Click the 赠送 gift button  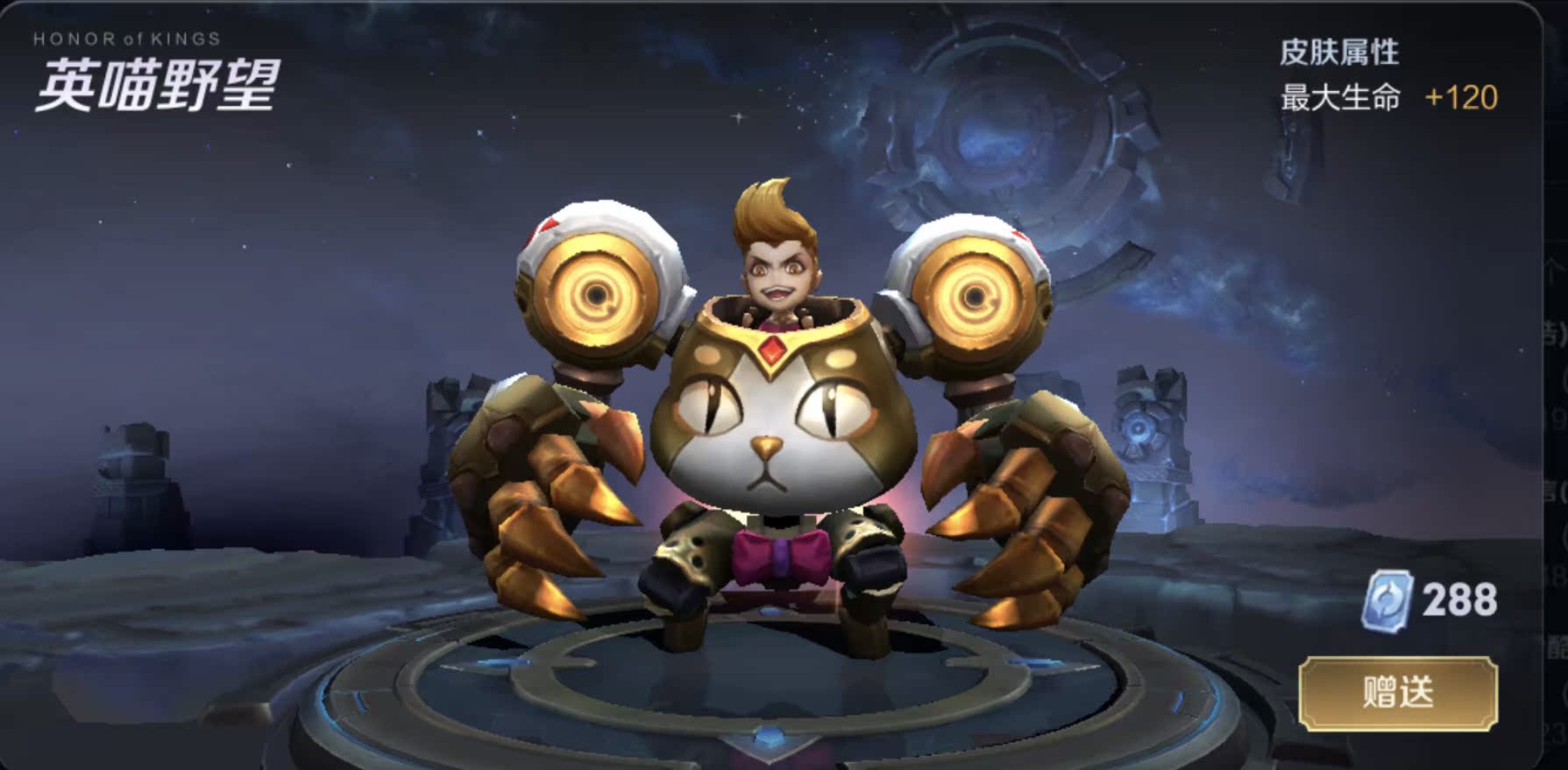click(x=1397, y=693)
